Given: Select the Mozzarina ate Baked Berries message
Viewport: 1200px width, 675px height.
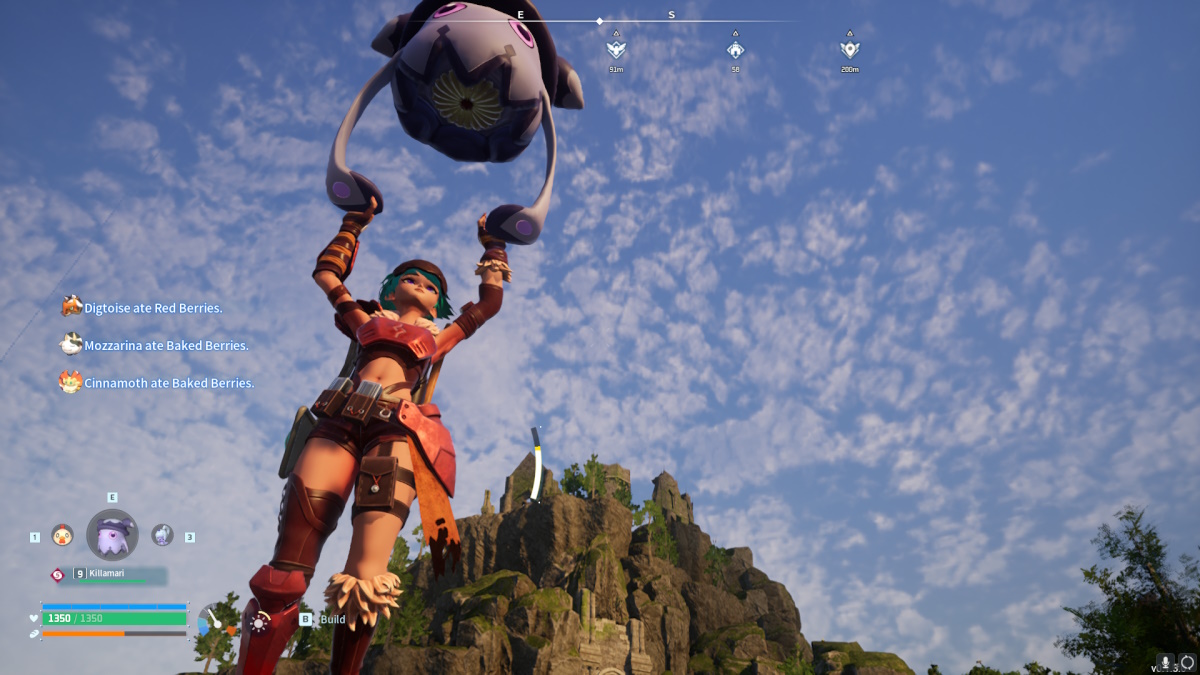Looking at the screenshot, I should [x=165, y=345].
